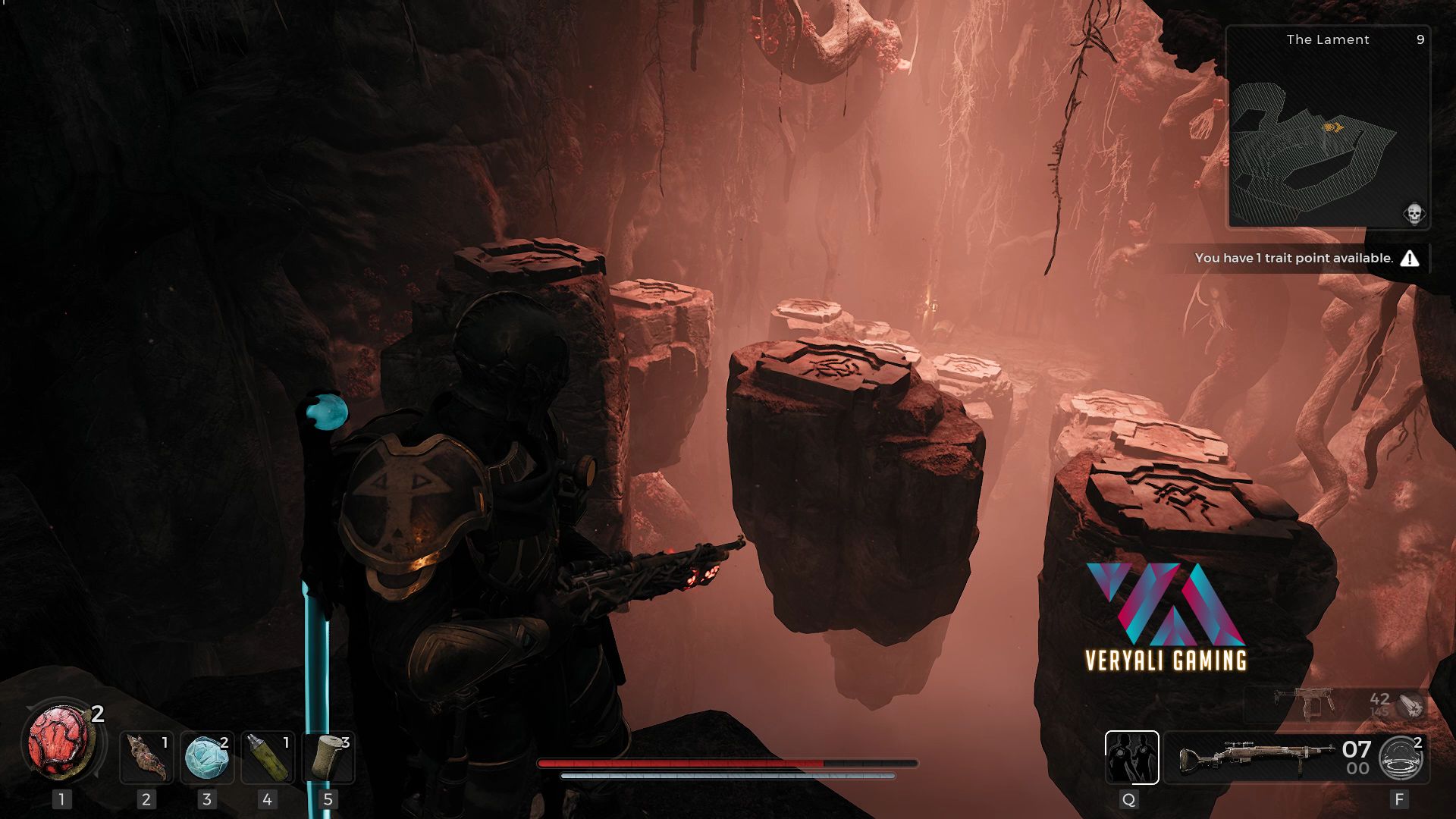Viewport: 1456px width, 819px height.
Task: Select the brown root consumable slot
Action: tap(146, 757)
